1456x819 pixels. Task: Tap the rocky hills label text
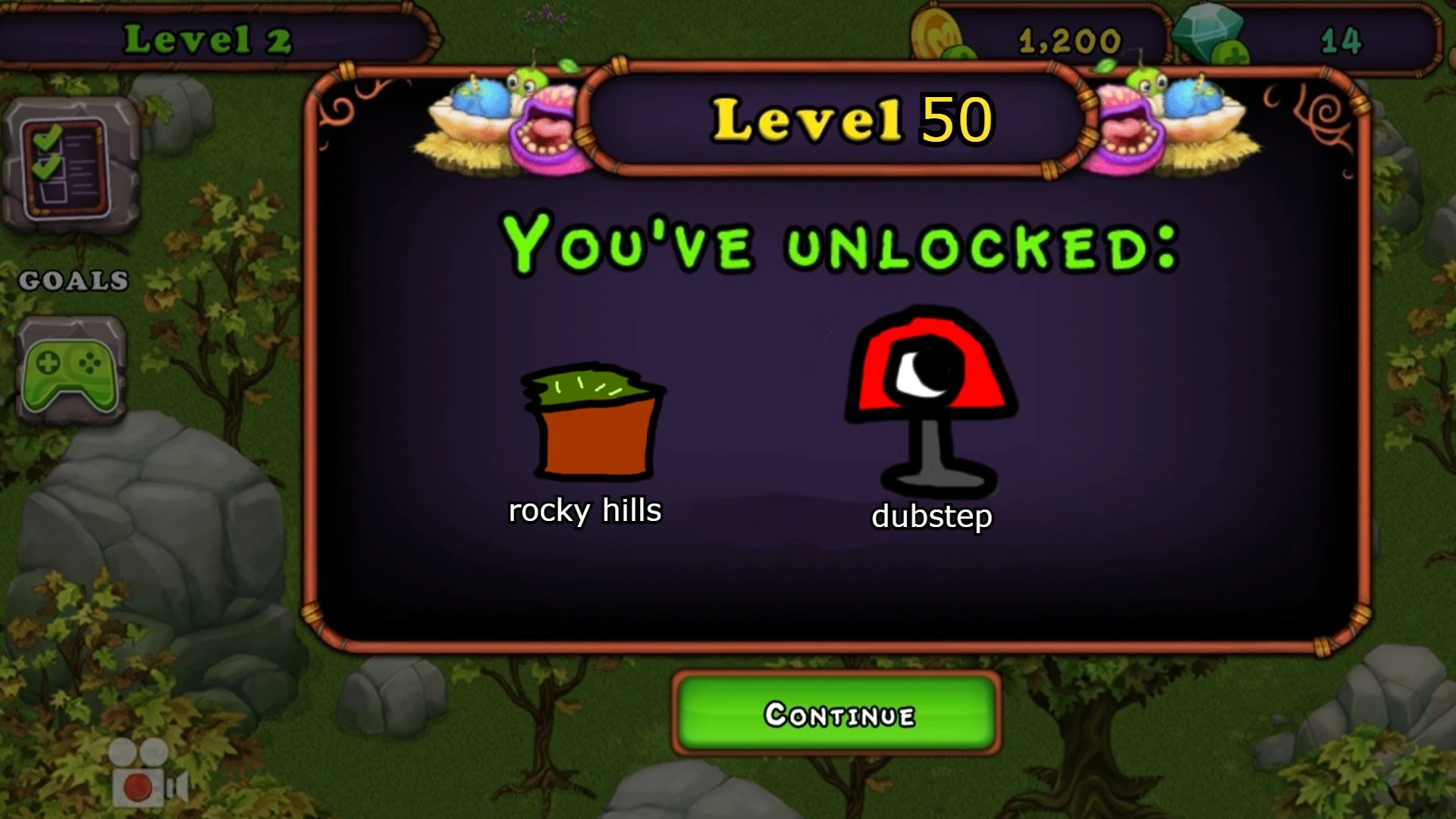586,511
